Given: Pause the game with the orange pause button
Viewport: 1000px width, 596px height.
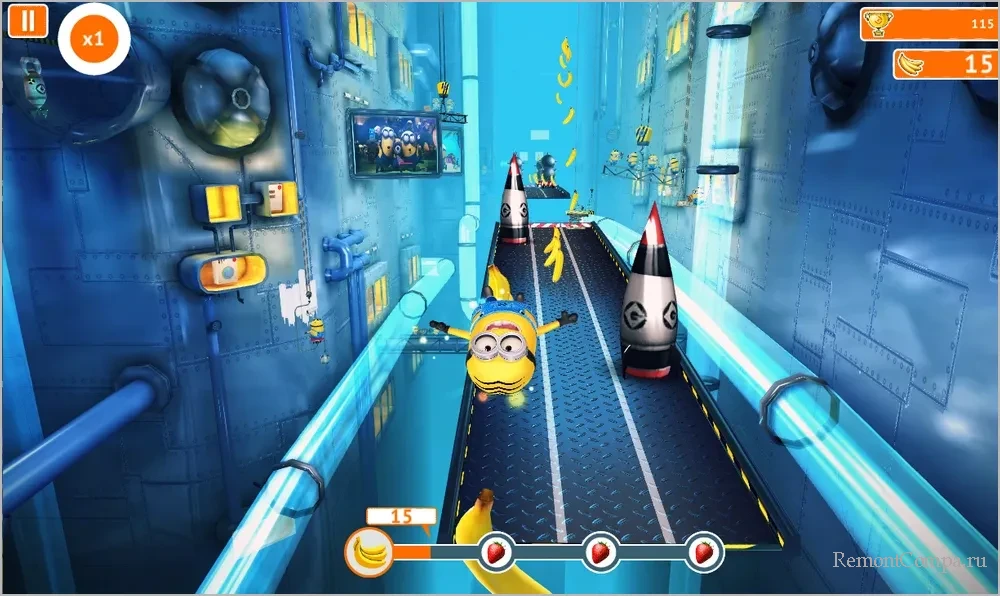Looking at the screenshot, I should click(29, 21).
